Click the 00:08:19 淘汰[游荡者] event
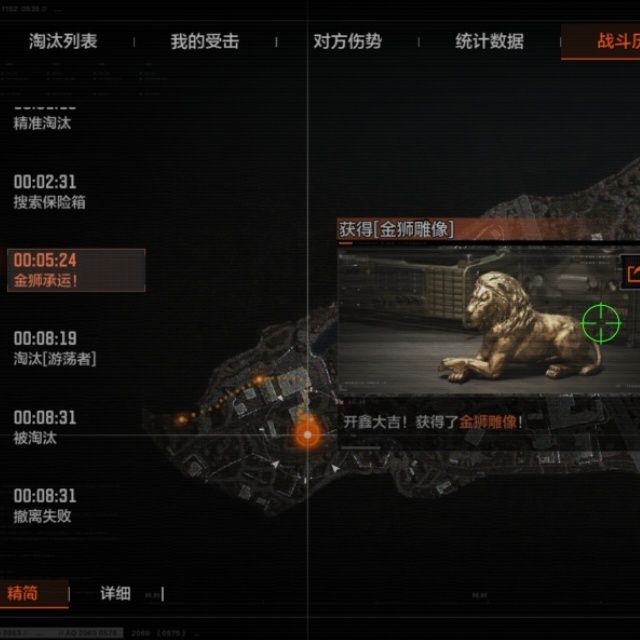This screenshot has width=640, height=640. pyautogui.click(x=55, y=348)
